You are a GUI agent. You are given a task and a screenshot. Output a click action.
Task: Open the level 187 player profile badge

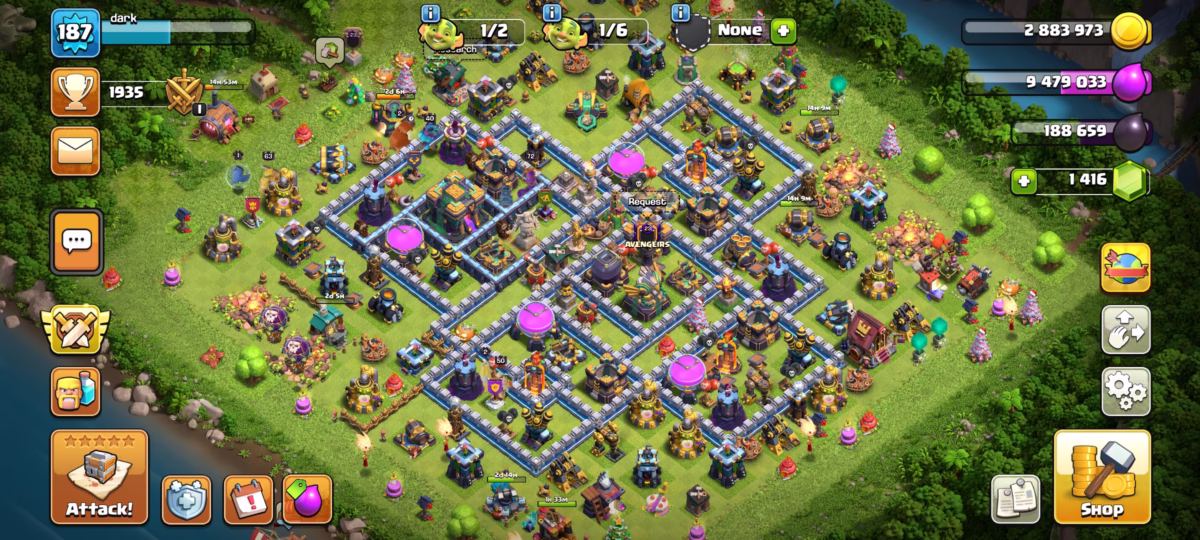coord(76,34)
